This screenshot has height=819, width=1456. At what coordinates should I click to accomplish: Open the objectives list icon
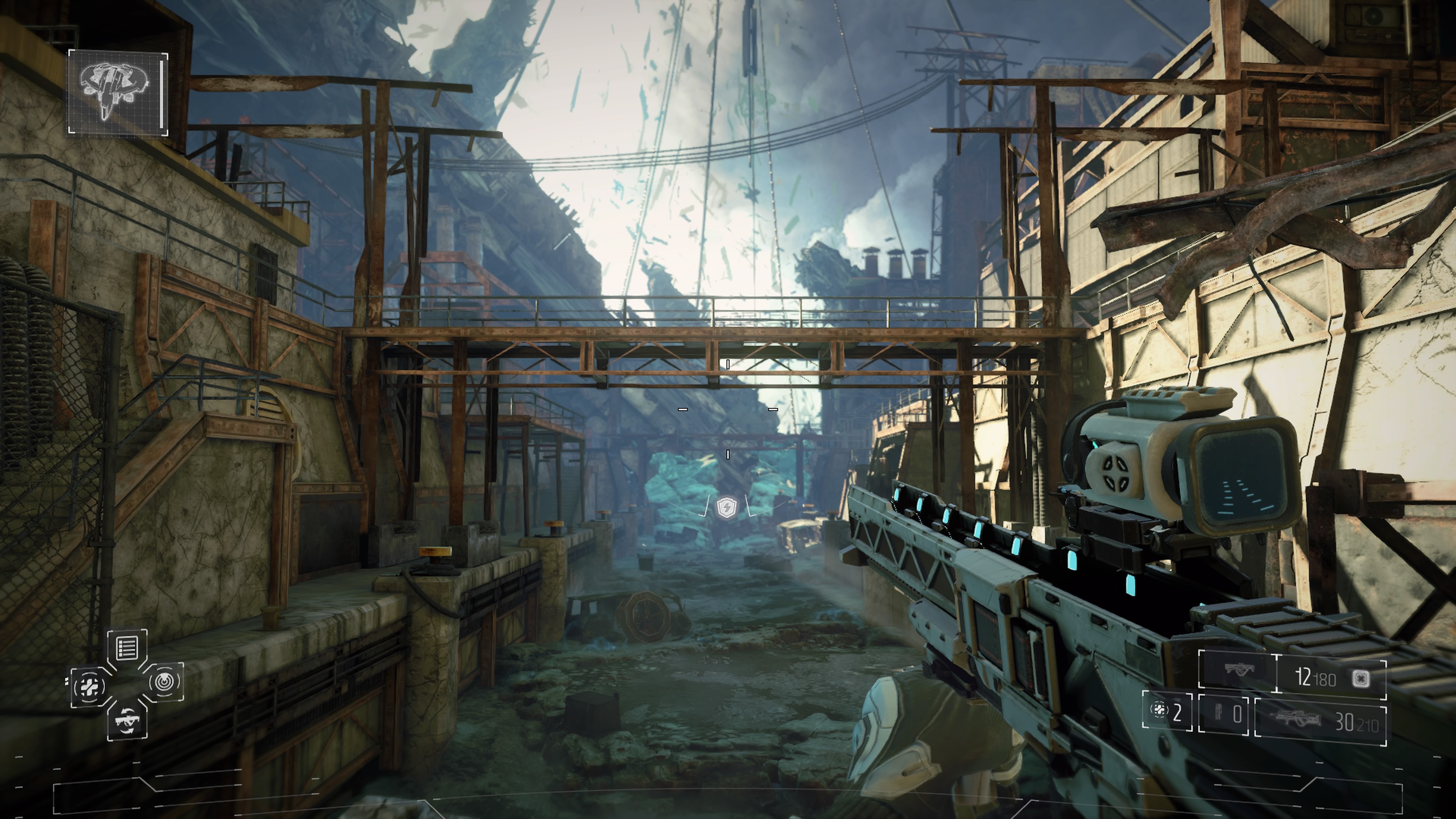127,648
